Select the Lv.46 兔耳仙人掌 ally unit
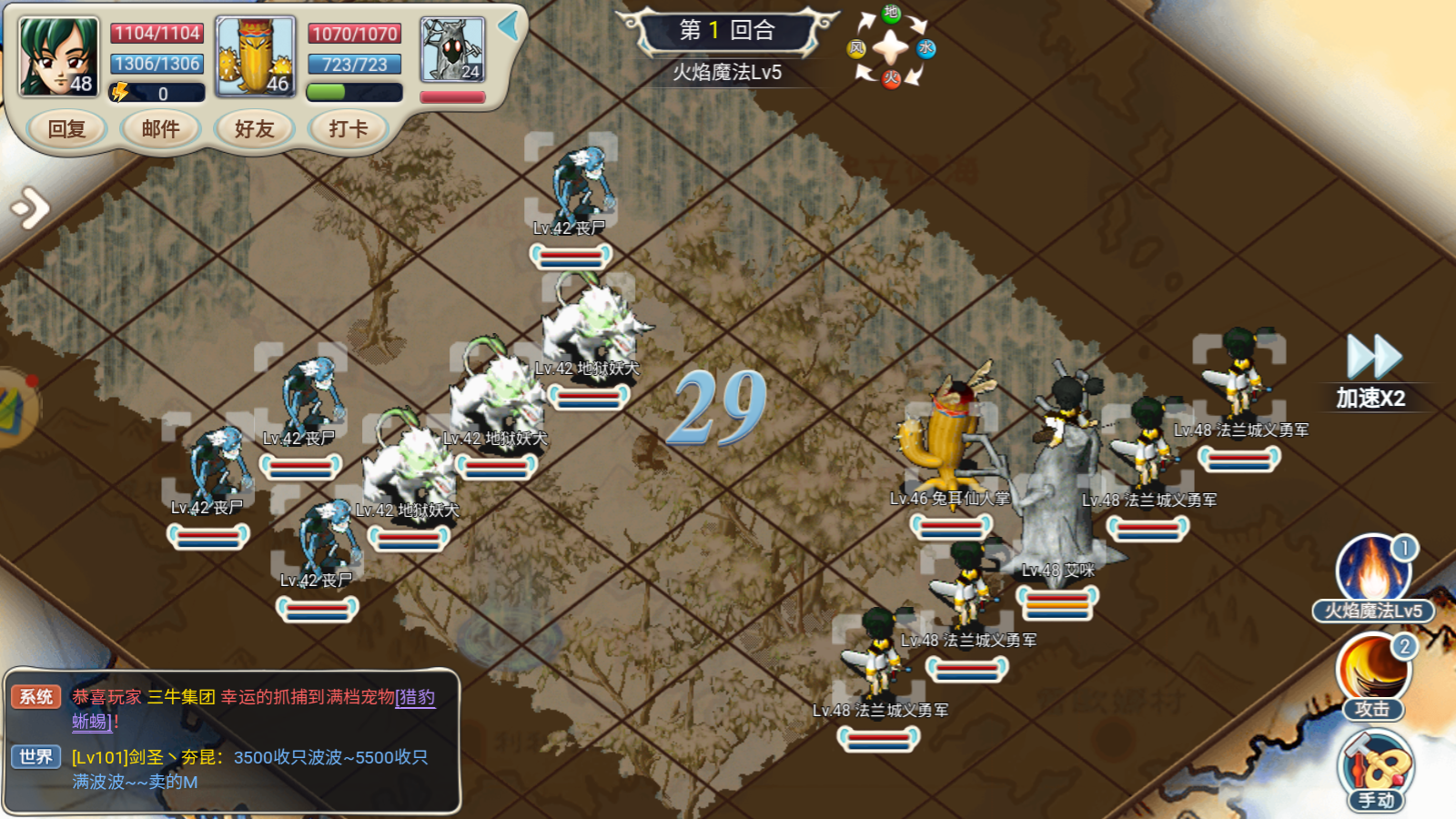This screenshot has width=1456, height=819. pos(948,437)
